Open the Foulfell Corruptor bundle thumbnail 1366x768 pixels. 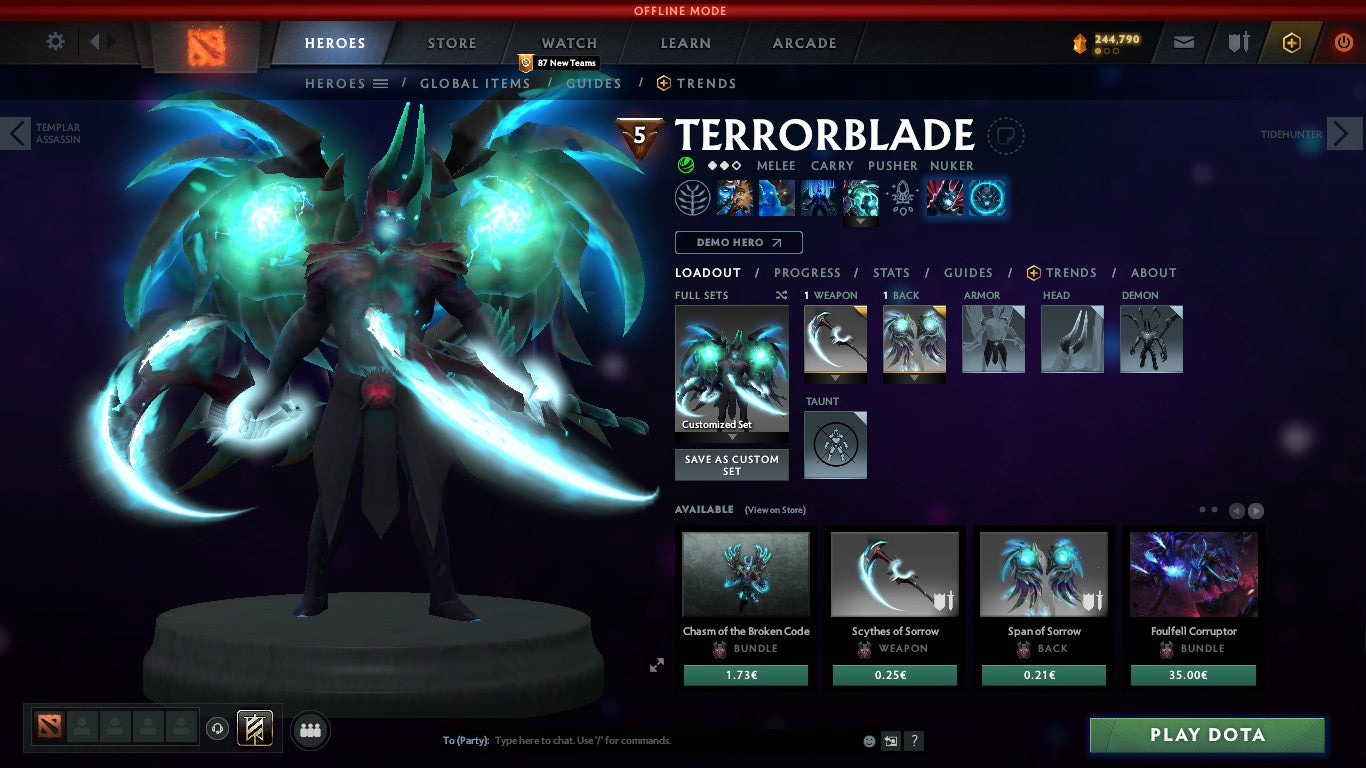1192,574
